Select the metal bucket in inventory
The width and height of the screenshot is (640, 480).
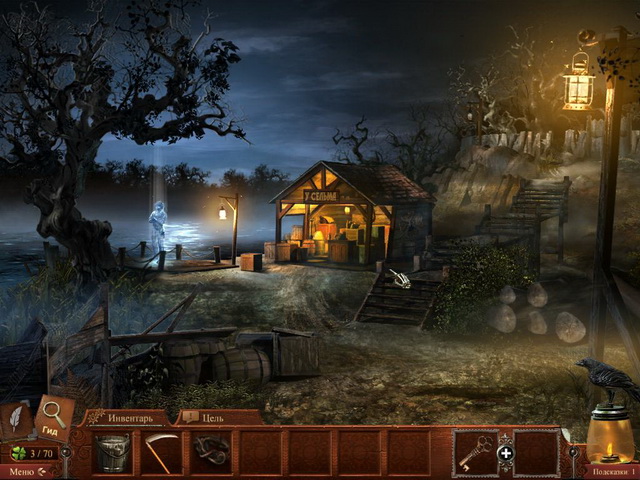point(112,452)
